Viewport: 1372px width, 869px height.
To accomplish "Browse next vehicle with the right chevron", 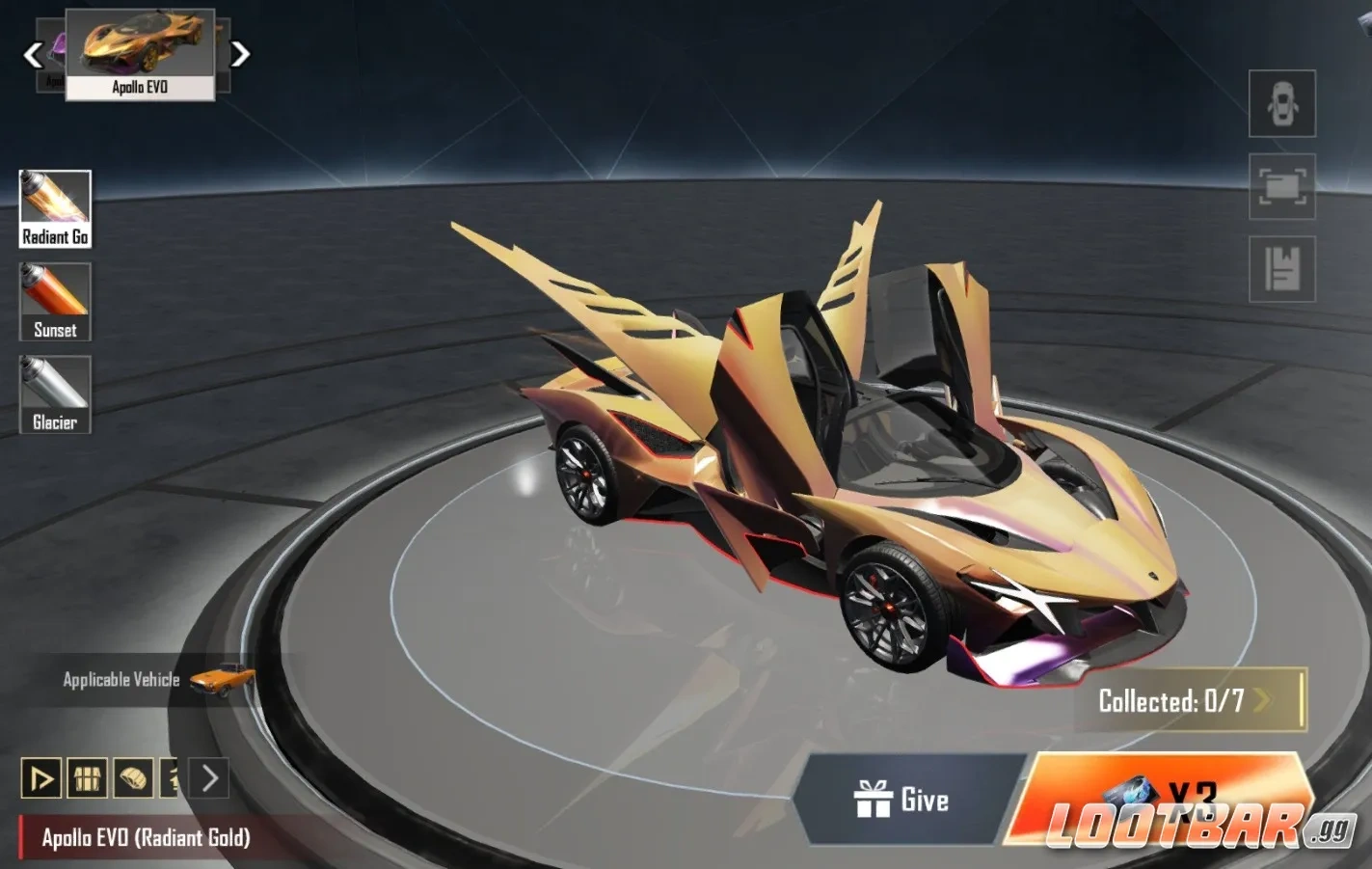I will (241, 53).
